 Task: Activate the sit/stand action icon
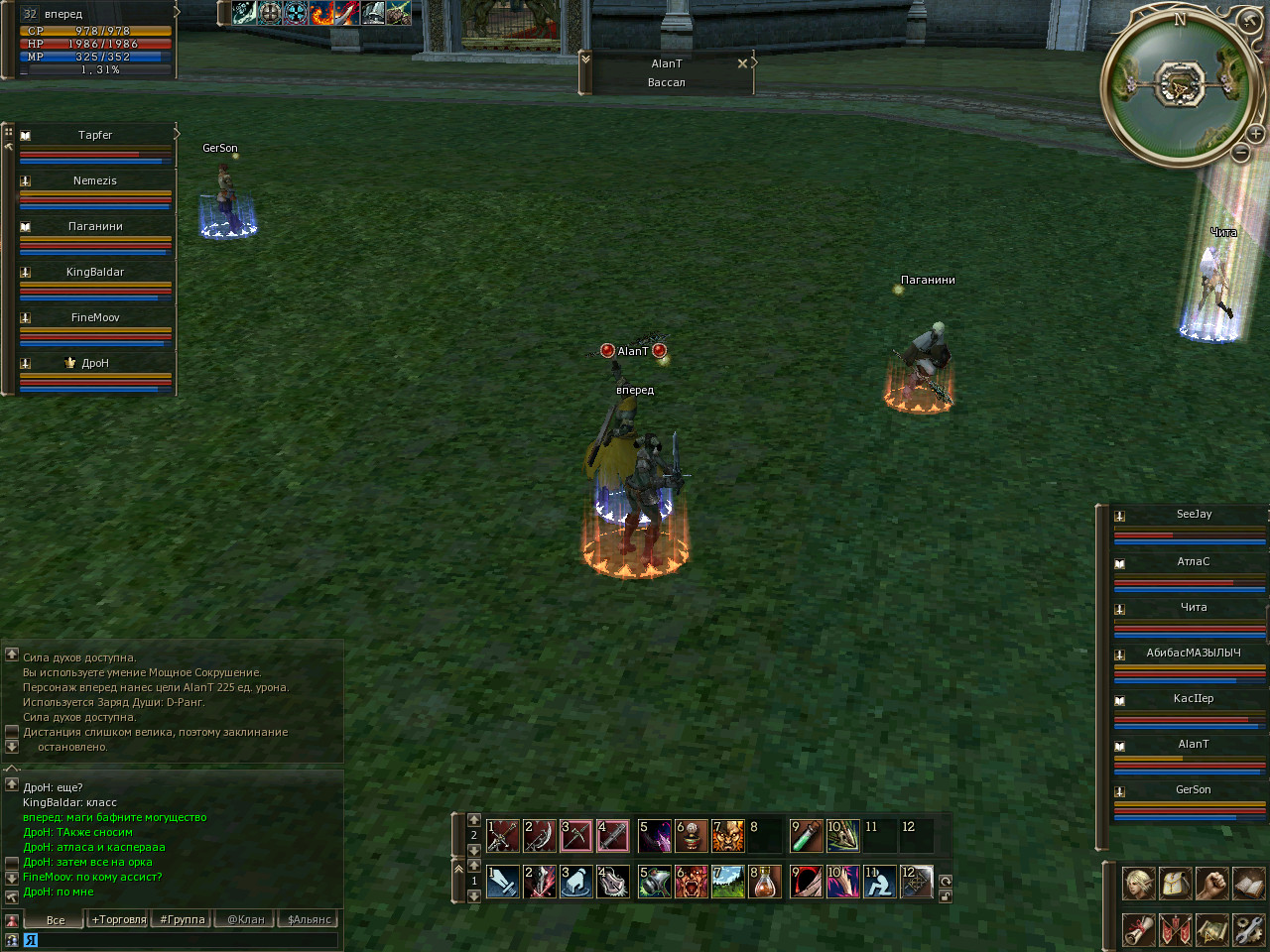879,882
